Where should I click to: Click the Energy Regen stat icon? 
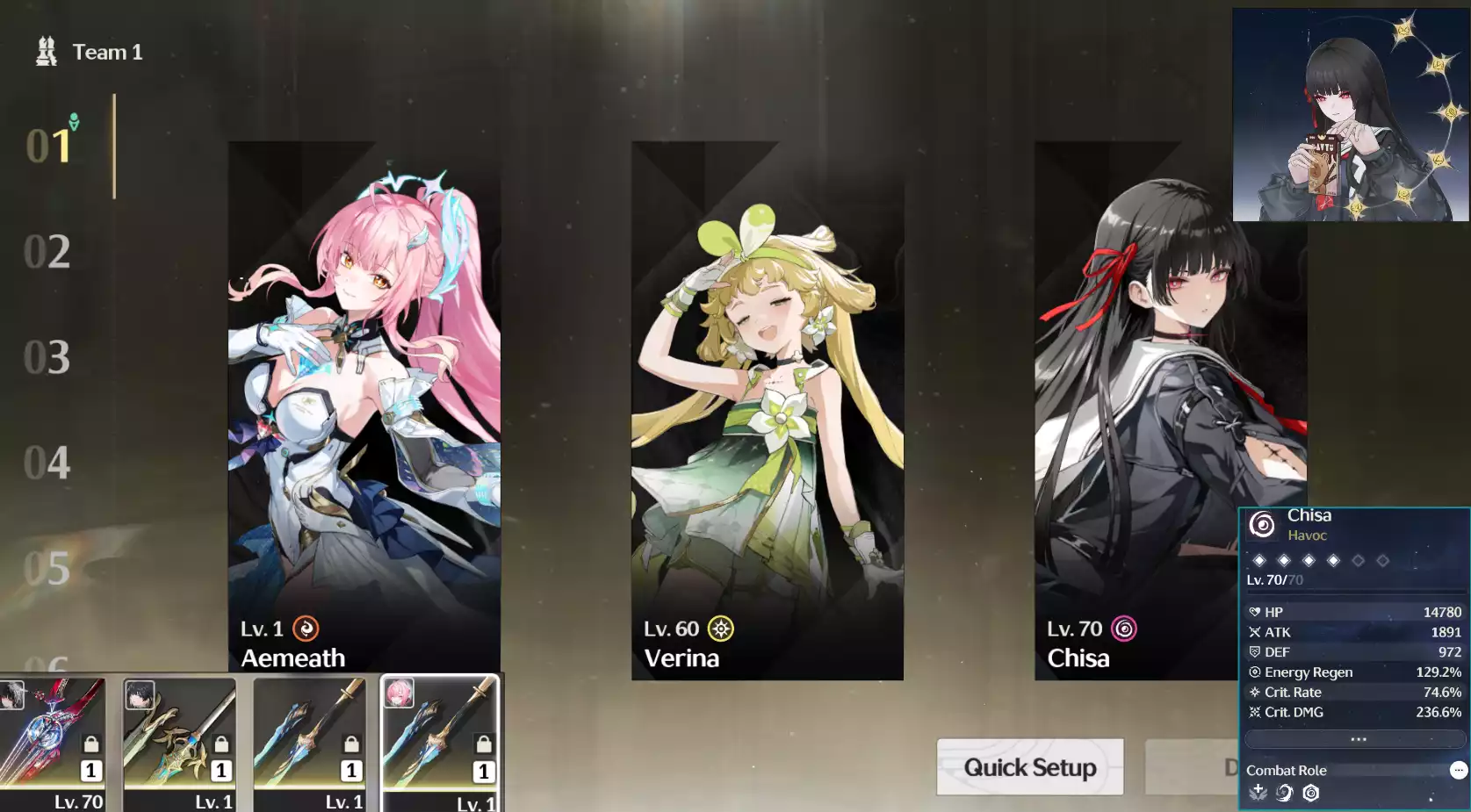coord(1254,672)
